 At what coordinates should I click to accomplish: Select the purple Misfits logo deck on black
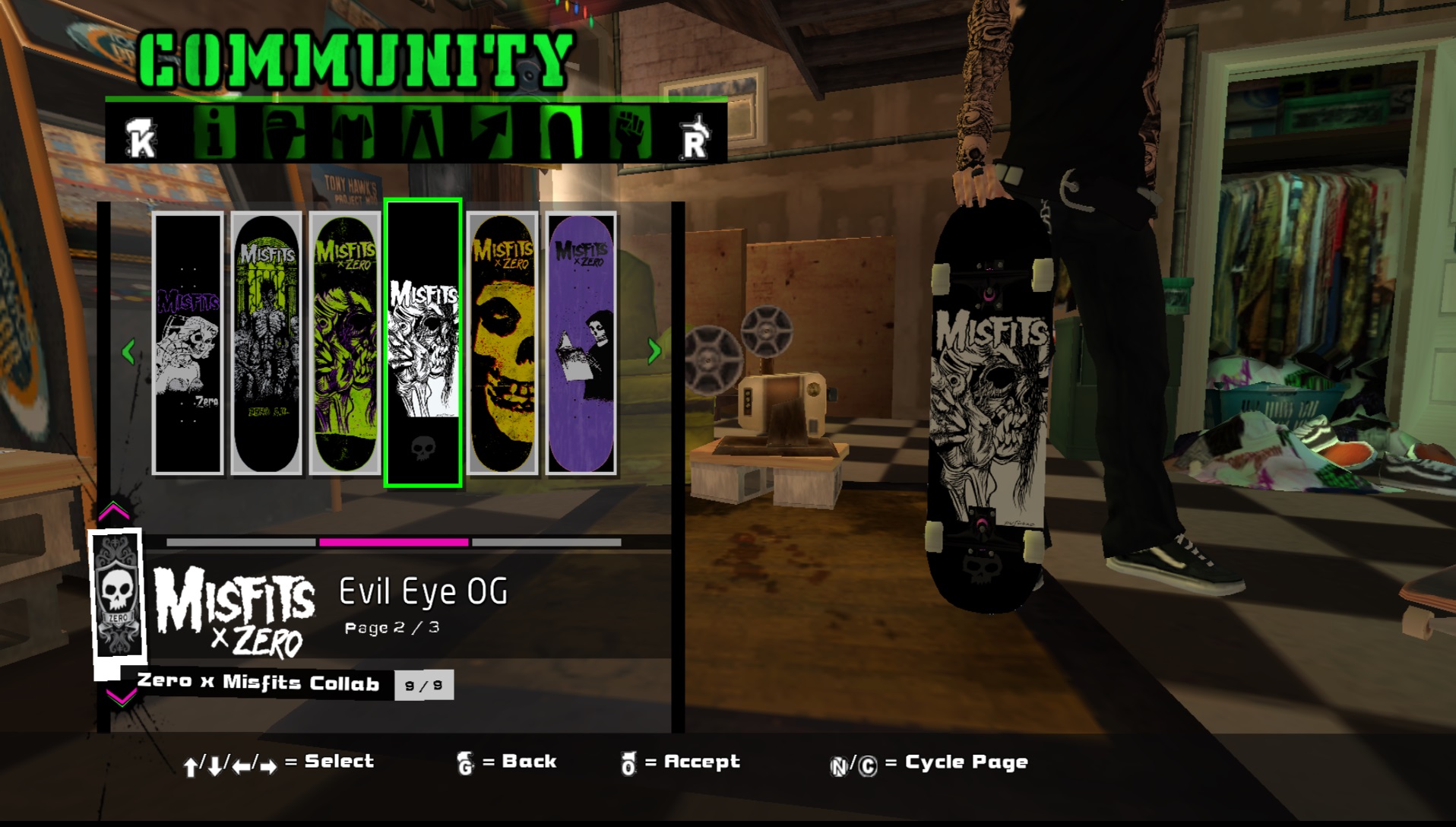point(188,344)
